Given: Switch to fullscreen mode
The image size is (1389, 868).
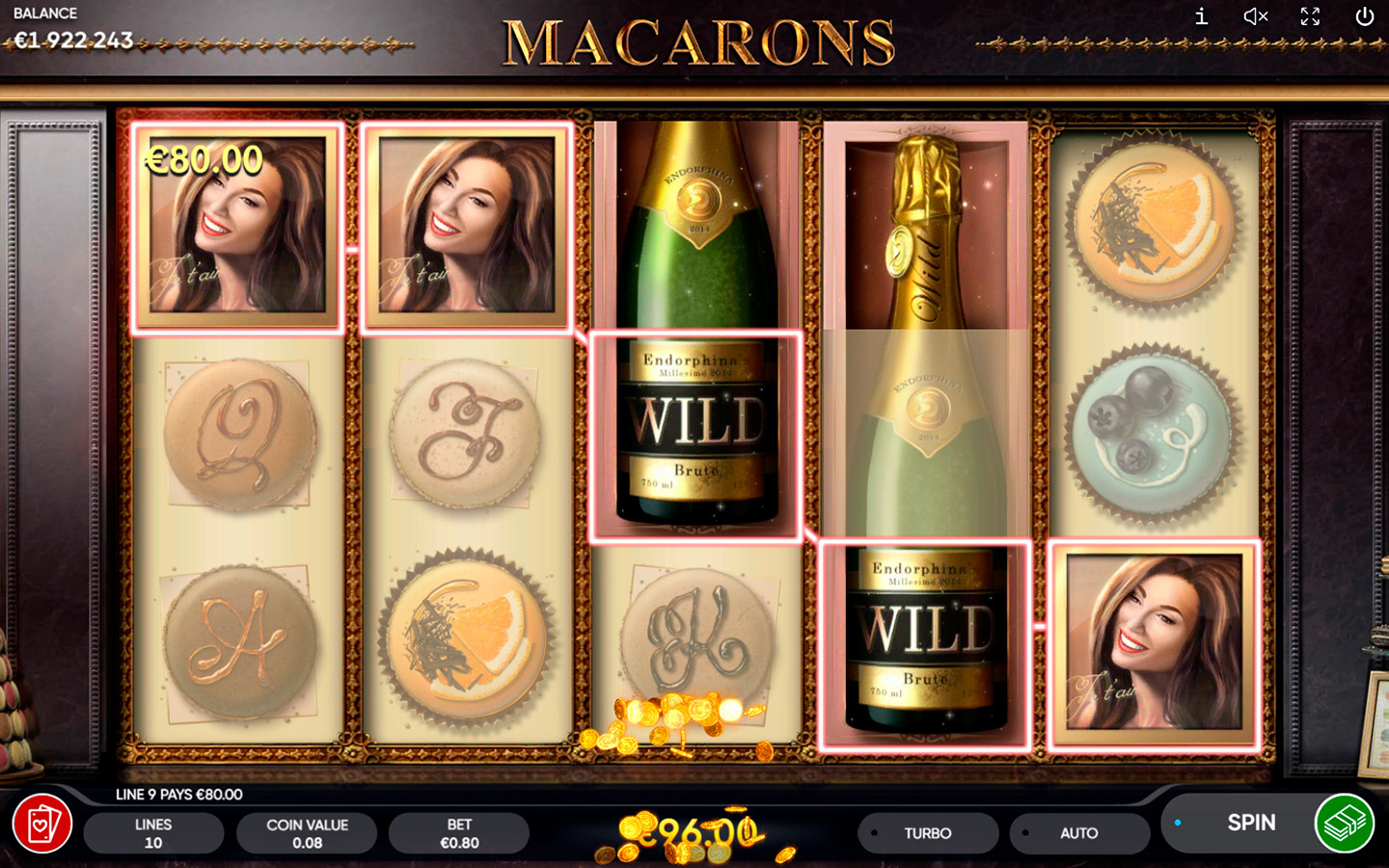Looking at the screenshot, I should [x=1310, y=16].
